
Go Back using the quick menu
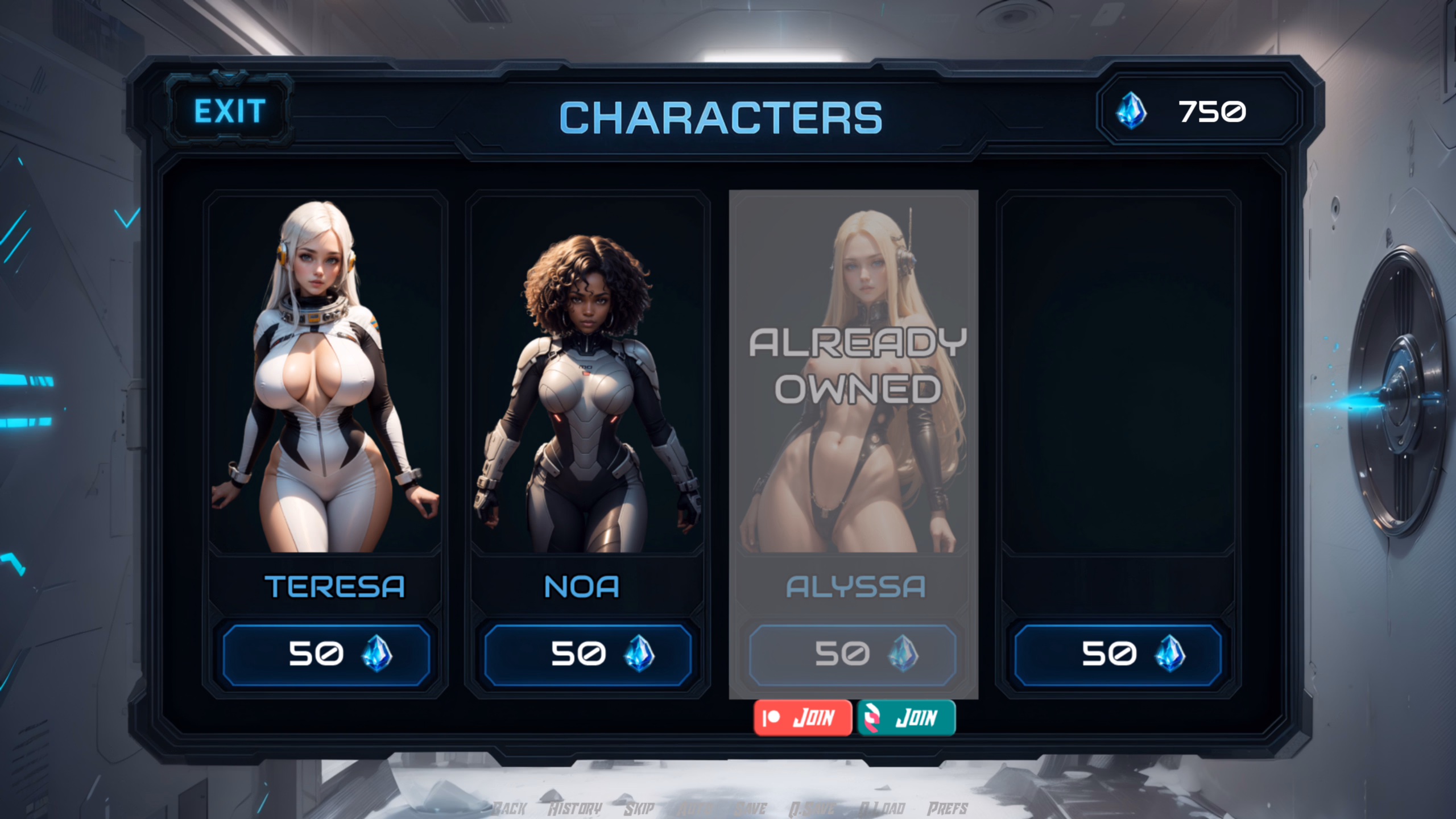click(x=510, y=808)
